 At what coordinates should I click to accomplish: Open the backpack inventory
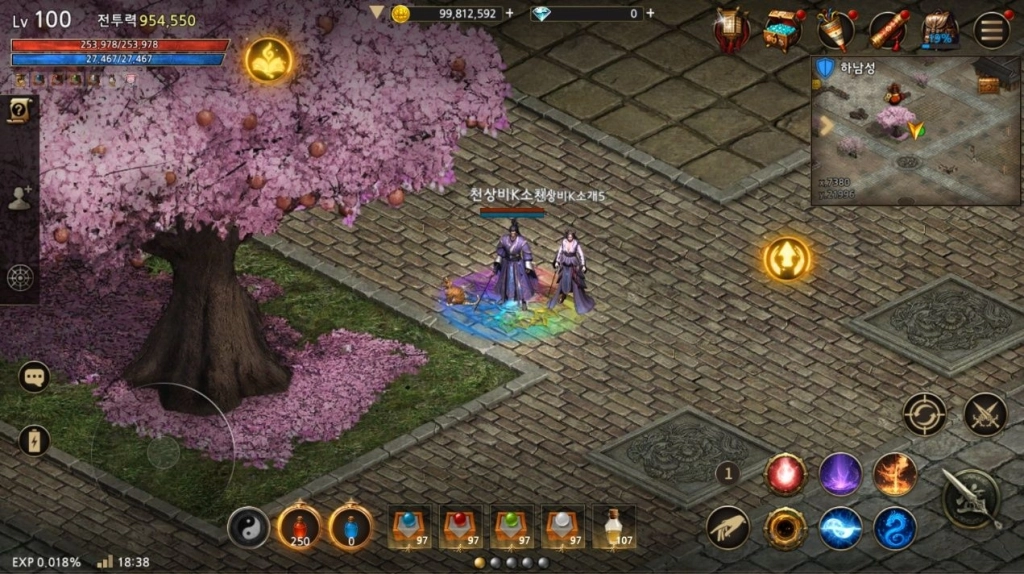(938, 30)
